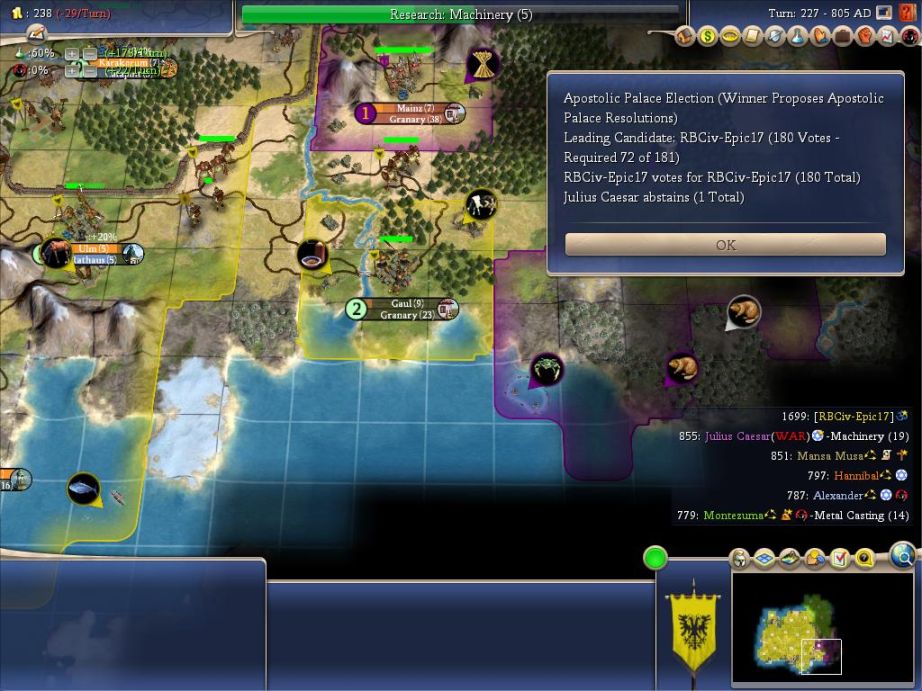Open the Civilopedia red question mark
Image resolution: width=922 pixels, height=691 pixels.
pyautogui.click(x=908, y=13)
